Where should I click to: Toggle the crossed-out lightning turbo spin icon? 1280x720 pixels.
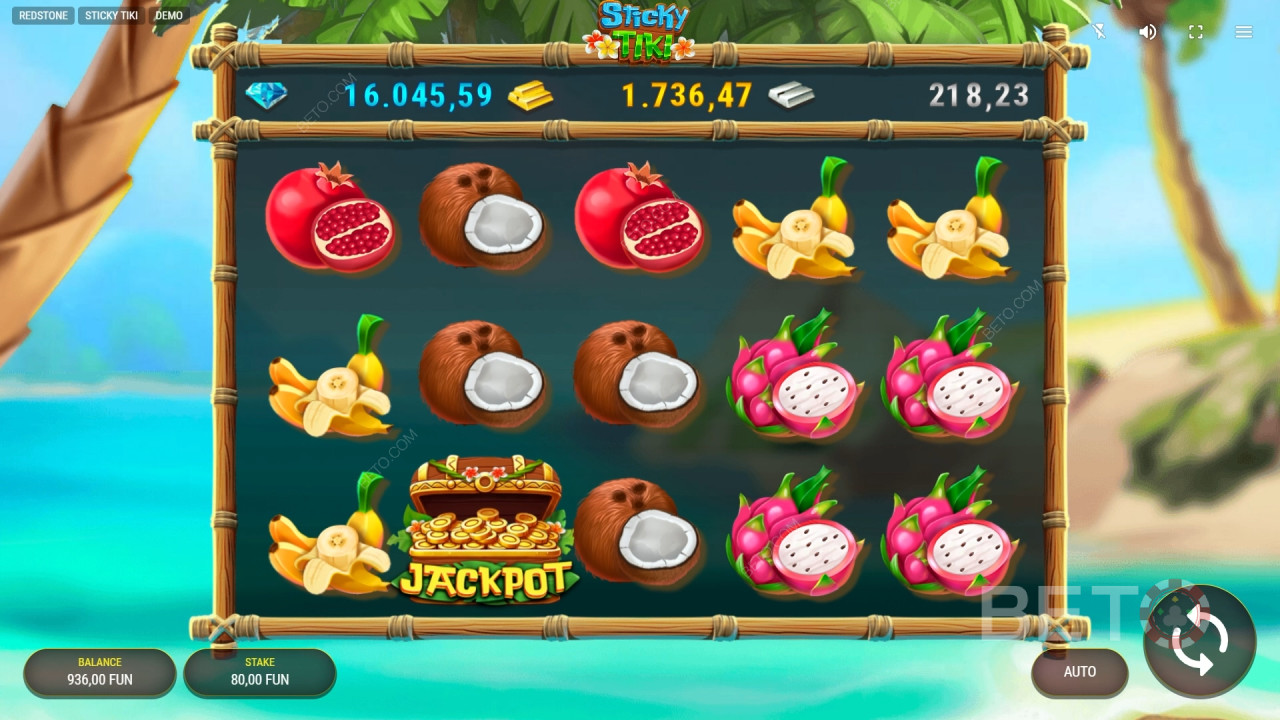pyautogui.click(x=1099, y=32)
